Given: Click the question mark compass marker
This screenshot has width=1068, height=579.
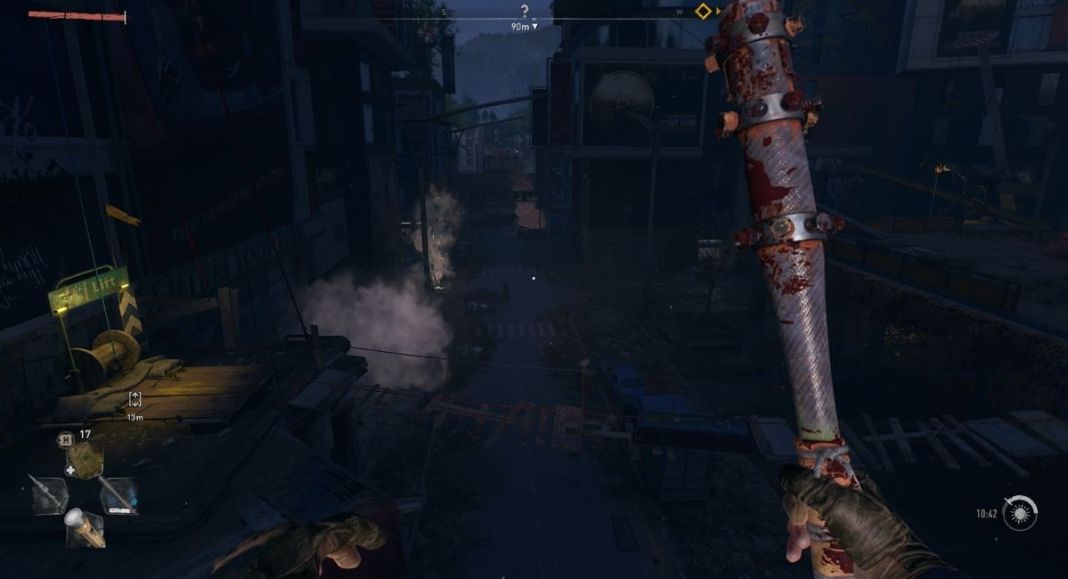Looking at the screenshot, I should pos(524,11).
